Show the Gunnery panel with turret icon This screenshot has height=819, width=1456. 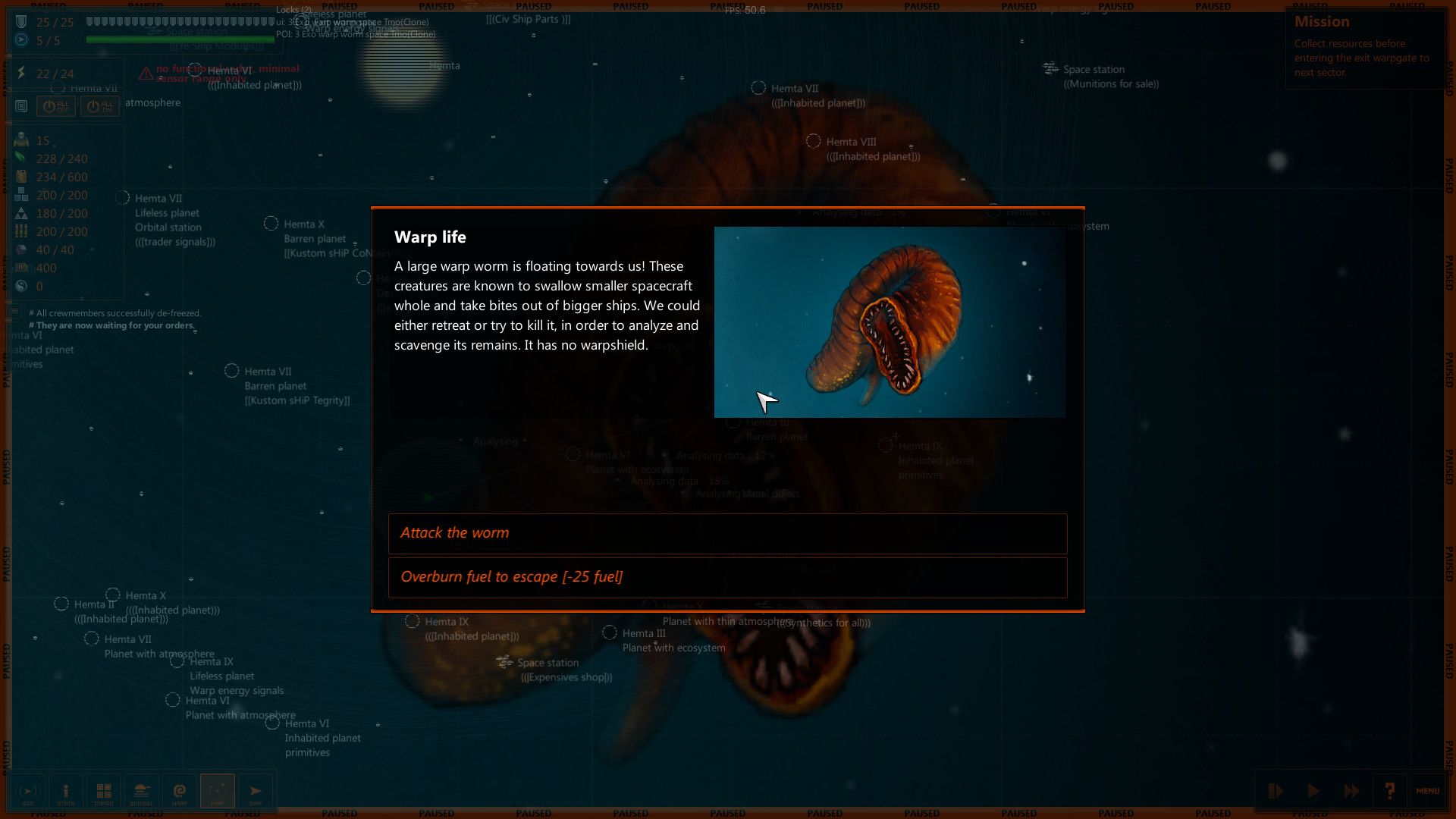142,792
